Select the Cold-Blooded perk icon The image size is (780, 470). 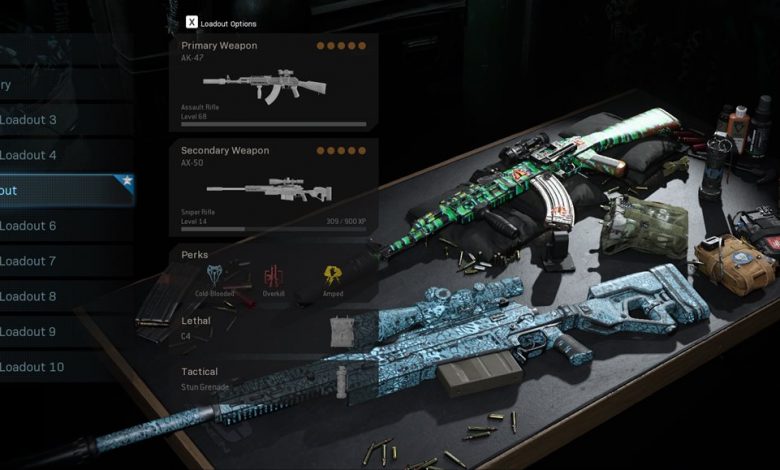216,277
